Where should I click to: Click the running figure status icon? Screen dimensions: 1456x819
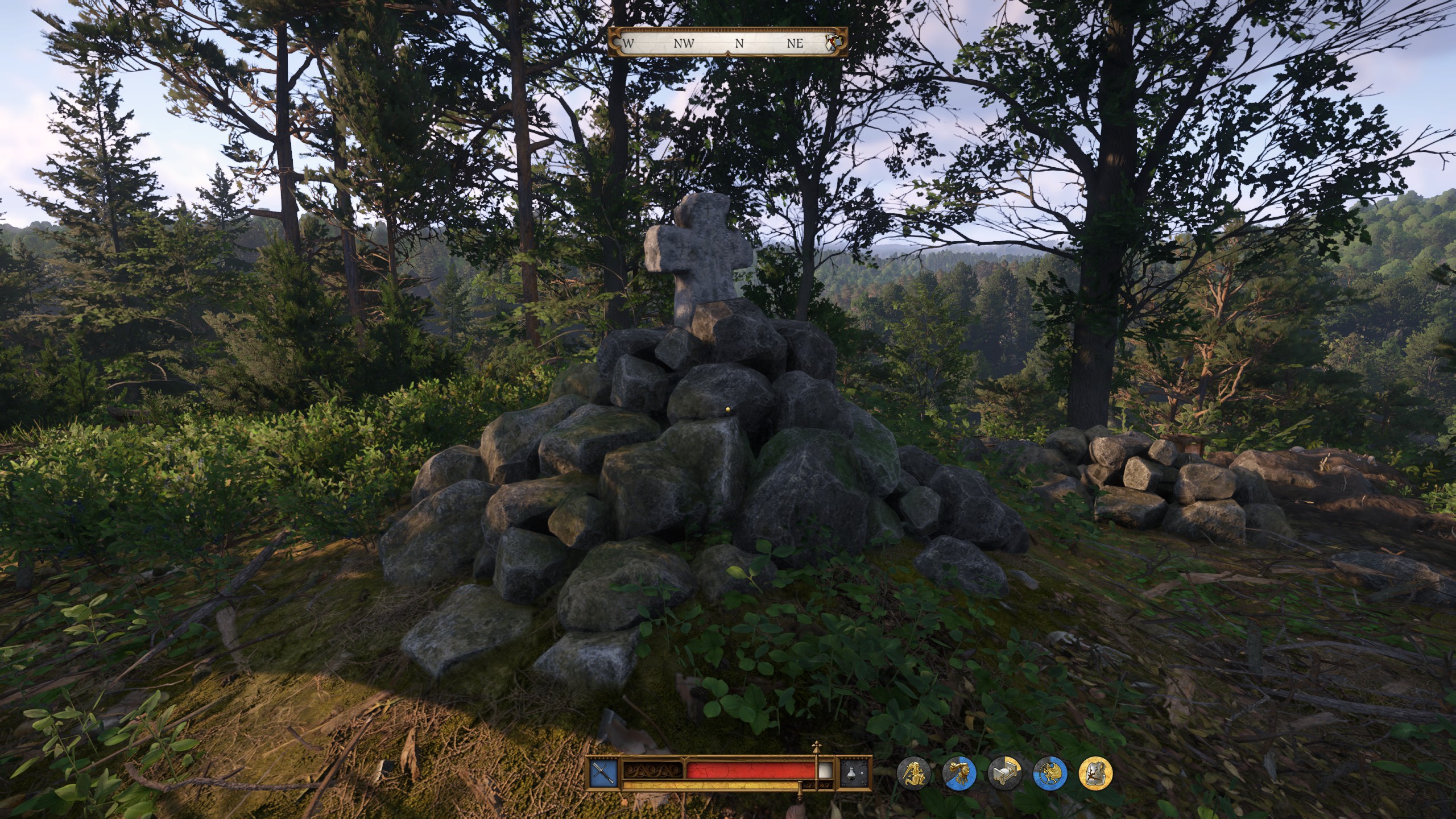(x=1050, y=773)
